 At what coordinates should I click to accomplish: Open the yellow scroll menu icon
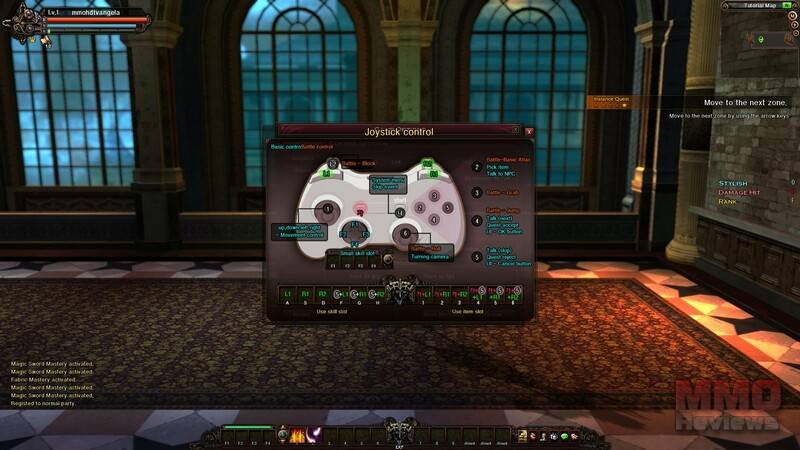522,434
